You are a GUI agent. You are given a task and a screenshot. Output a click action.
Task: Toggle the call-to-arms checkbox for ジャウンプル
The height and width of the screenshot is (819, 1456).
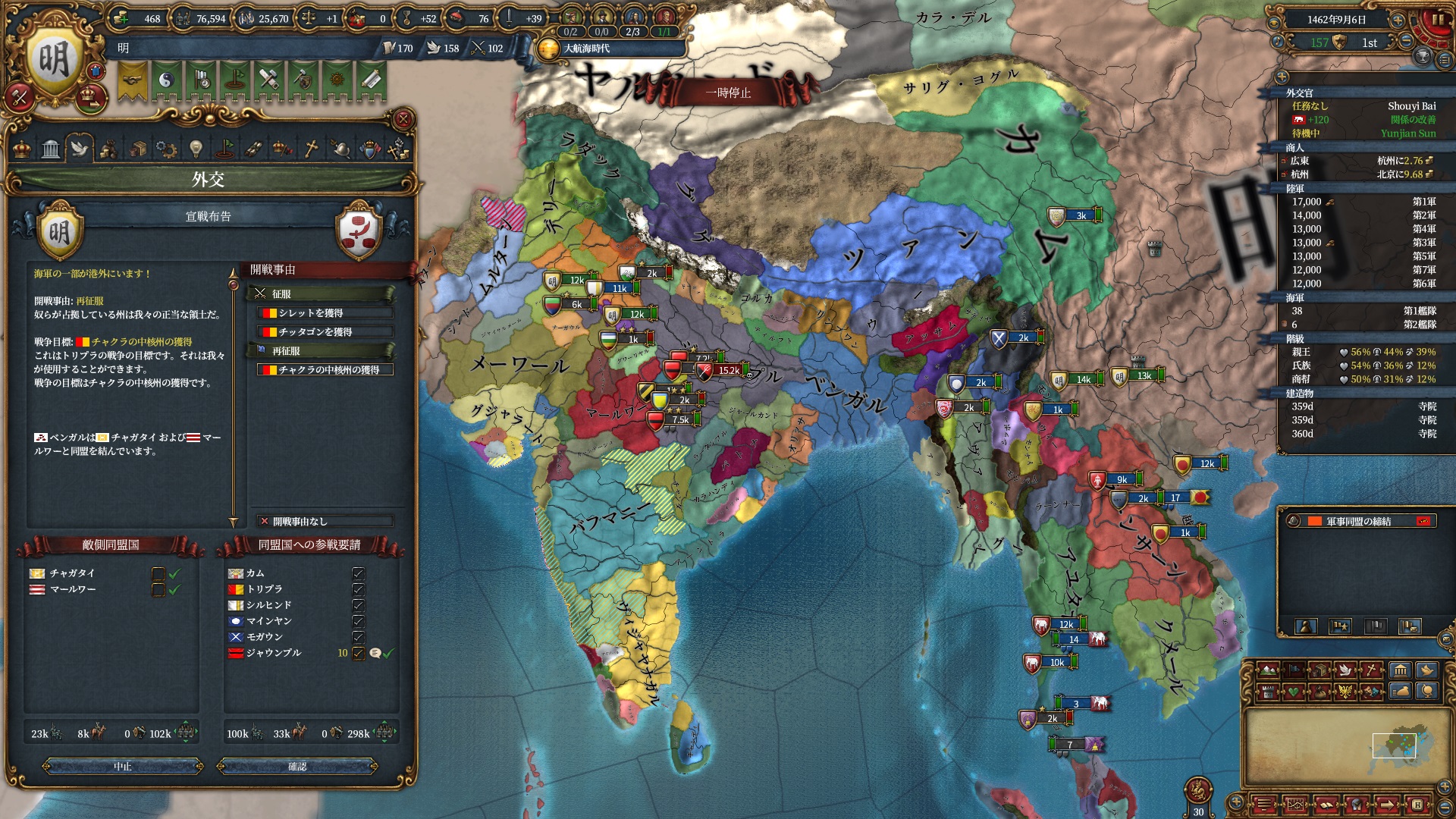[359, 653]
